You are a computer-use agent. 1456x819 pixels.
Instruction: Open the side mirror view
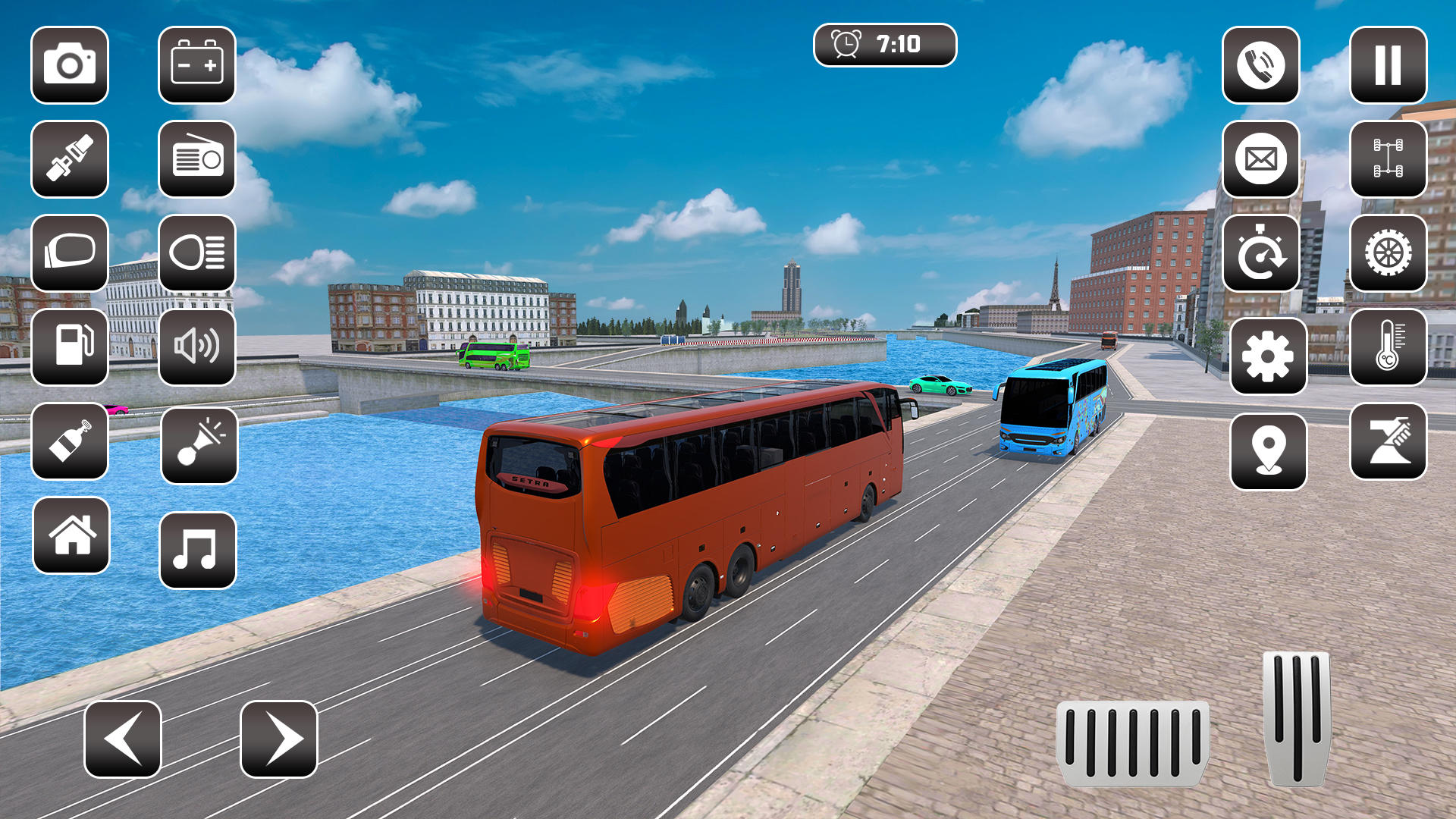pos(69,253)
